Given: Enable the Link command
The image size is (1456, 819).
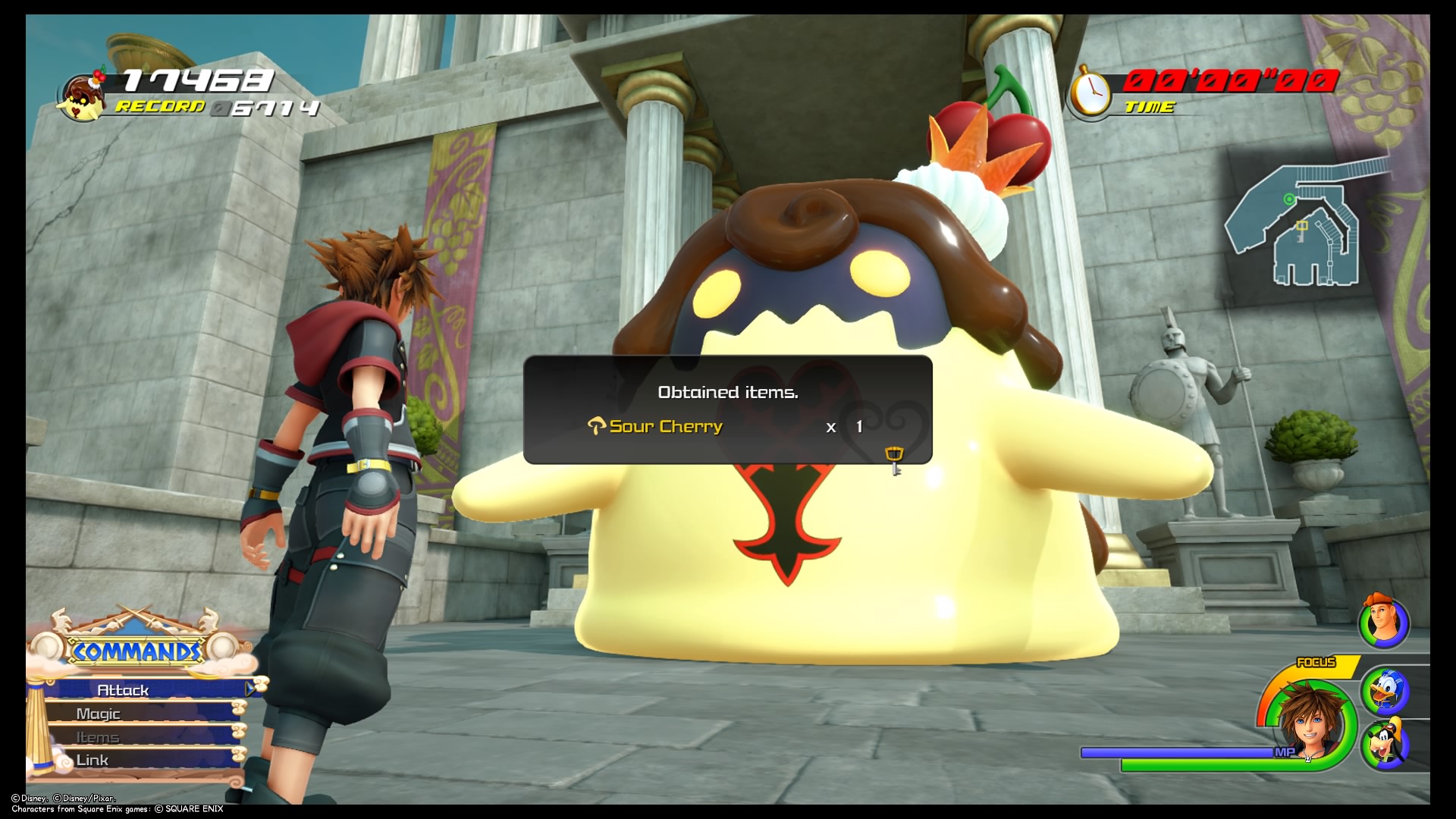Looking at the screenshot, I should [x=92, y=759].
